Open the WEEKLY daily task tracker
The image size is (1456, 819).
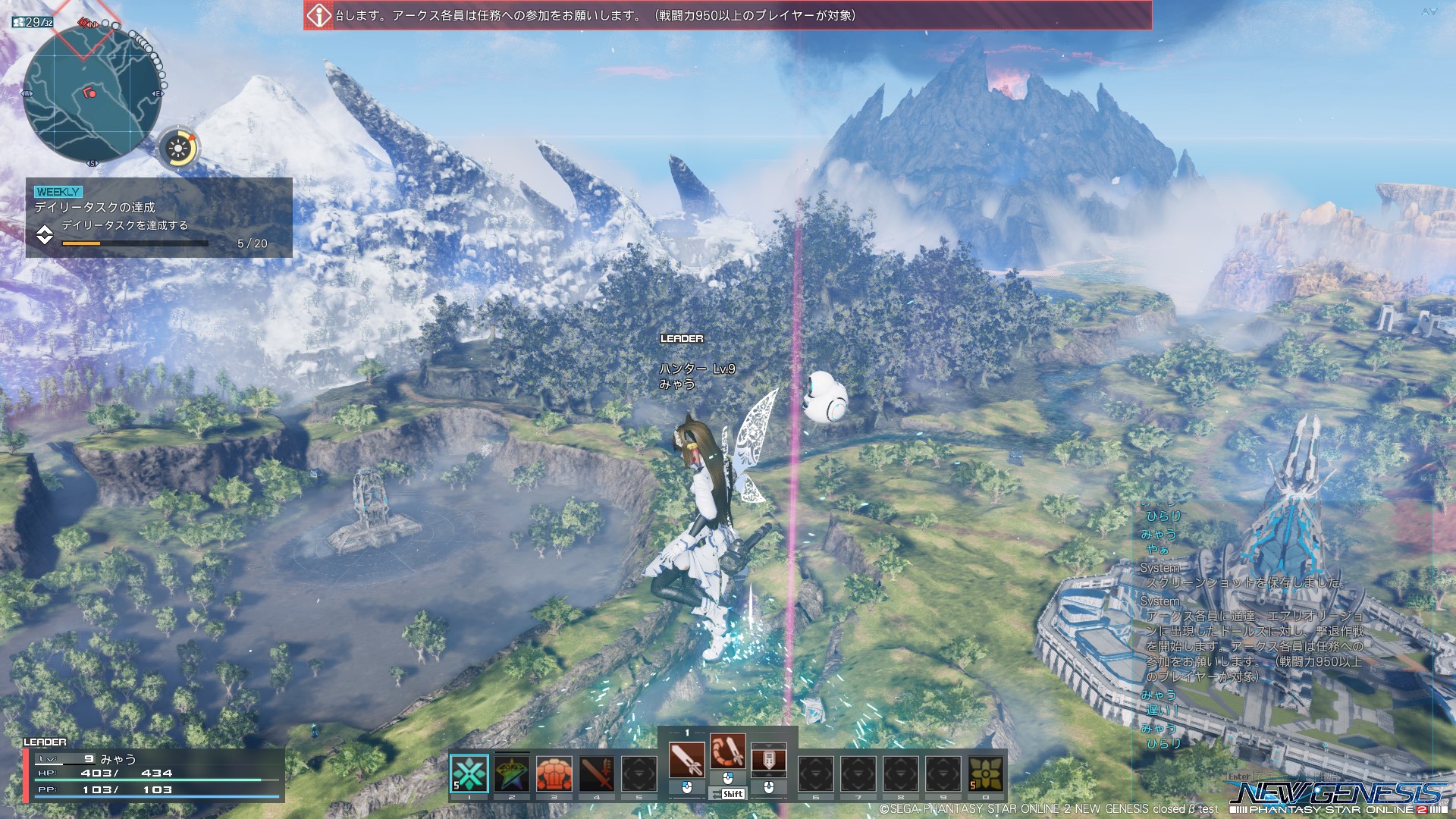coord(159,218)
